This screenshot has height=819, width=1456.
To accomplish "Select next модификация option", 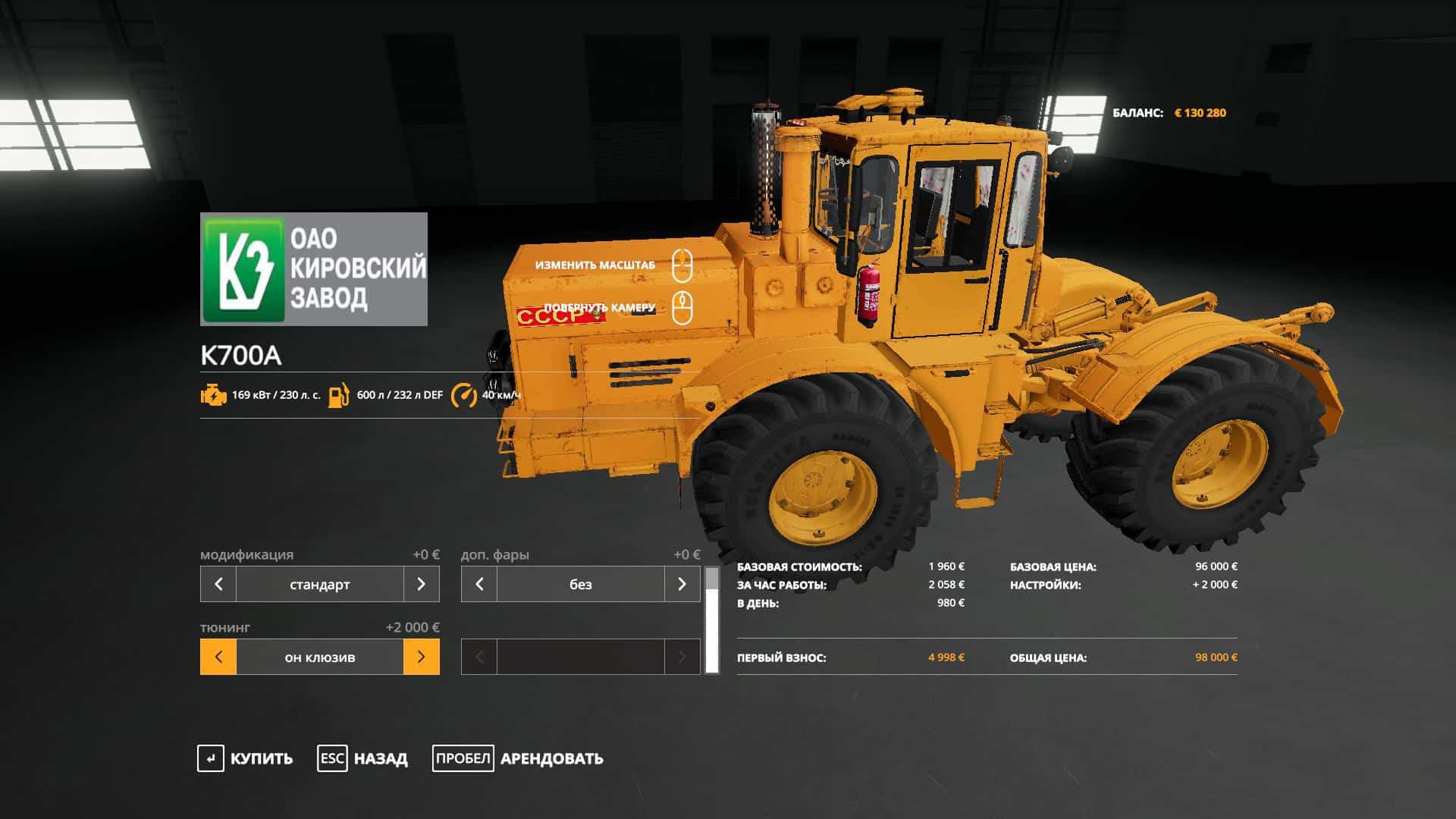I will click(421, 584).
